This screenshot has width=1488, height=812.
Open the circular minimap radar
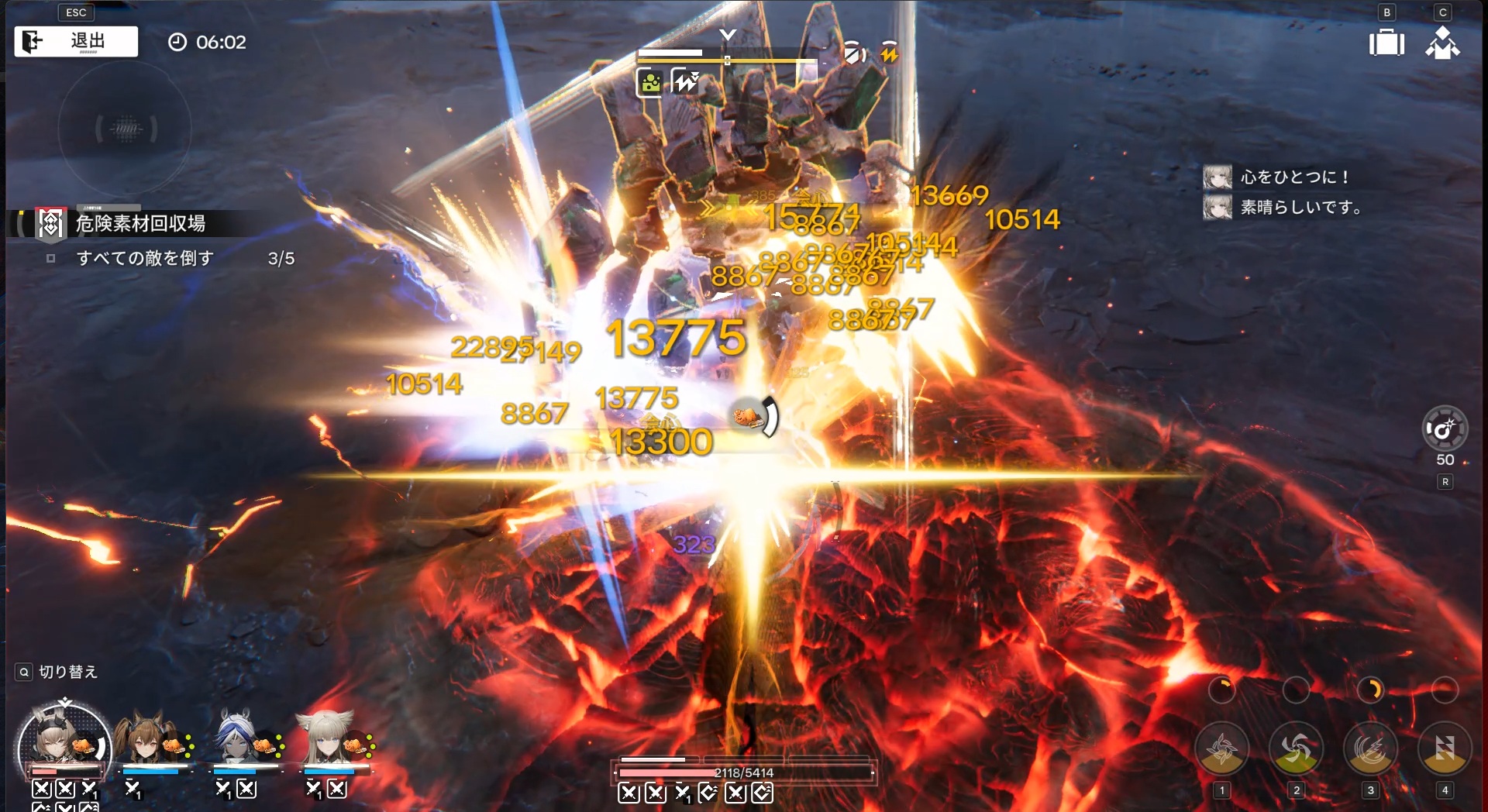point(125,129)
